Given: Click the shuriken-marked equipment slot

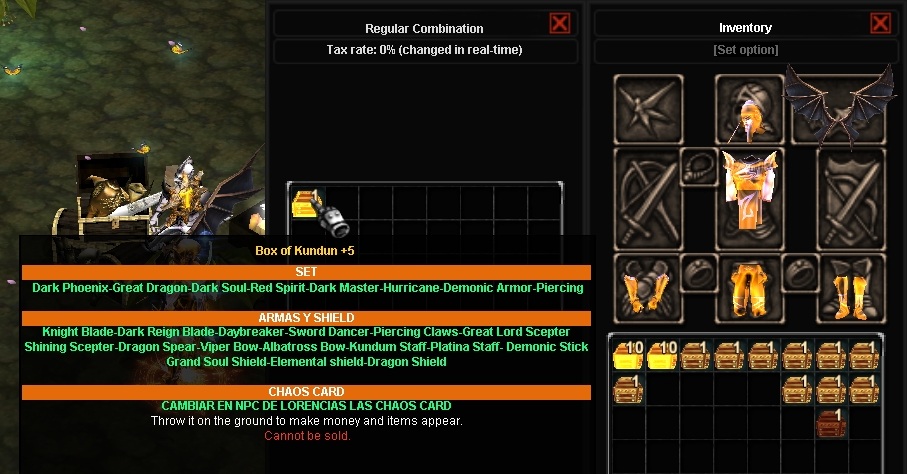Looking at the screenshot, I should (x=647, y=109).
